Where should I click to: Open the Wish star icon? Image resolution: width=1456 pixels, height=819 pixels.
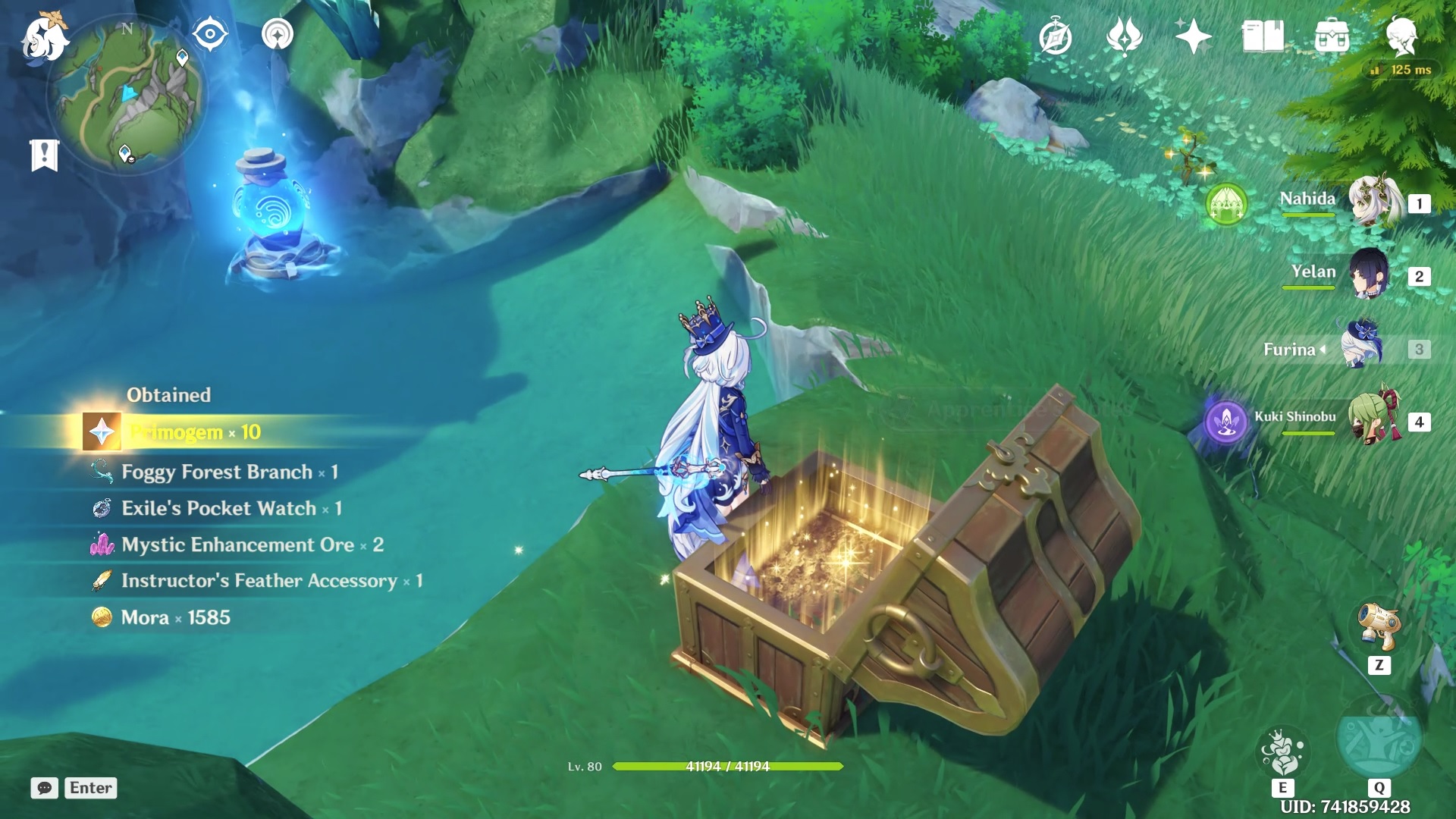tap(1192, 36)
